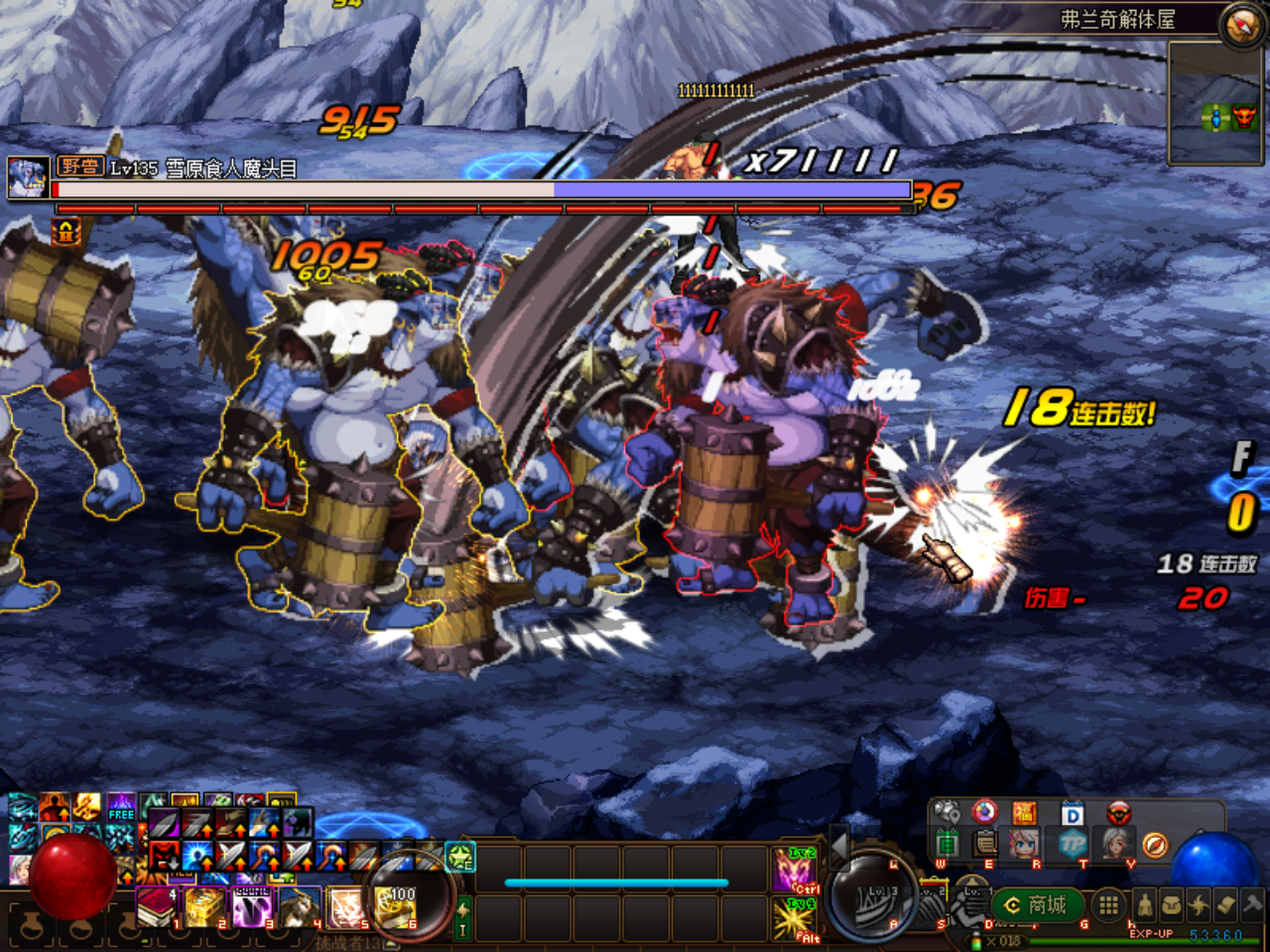Open the clipboard quest icon
The image size is (1270, 952).
point(985,844)
